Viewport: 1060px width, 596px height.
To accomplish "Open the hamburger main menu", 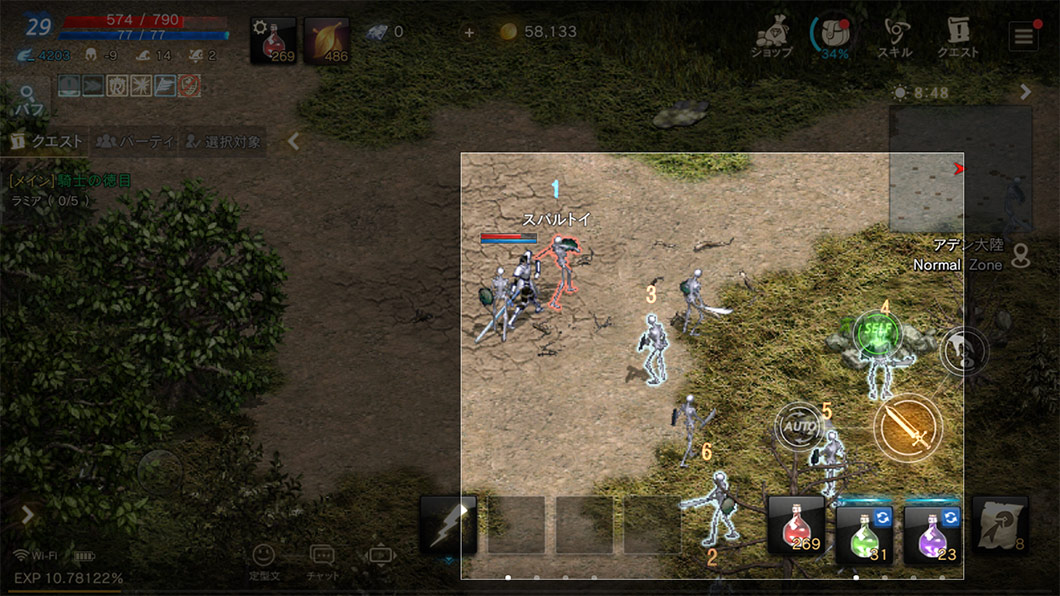I will click(1022, 38).
